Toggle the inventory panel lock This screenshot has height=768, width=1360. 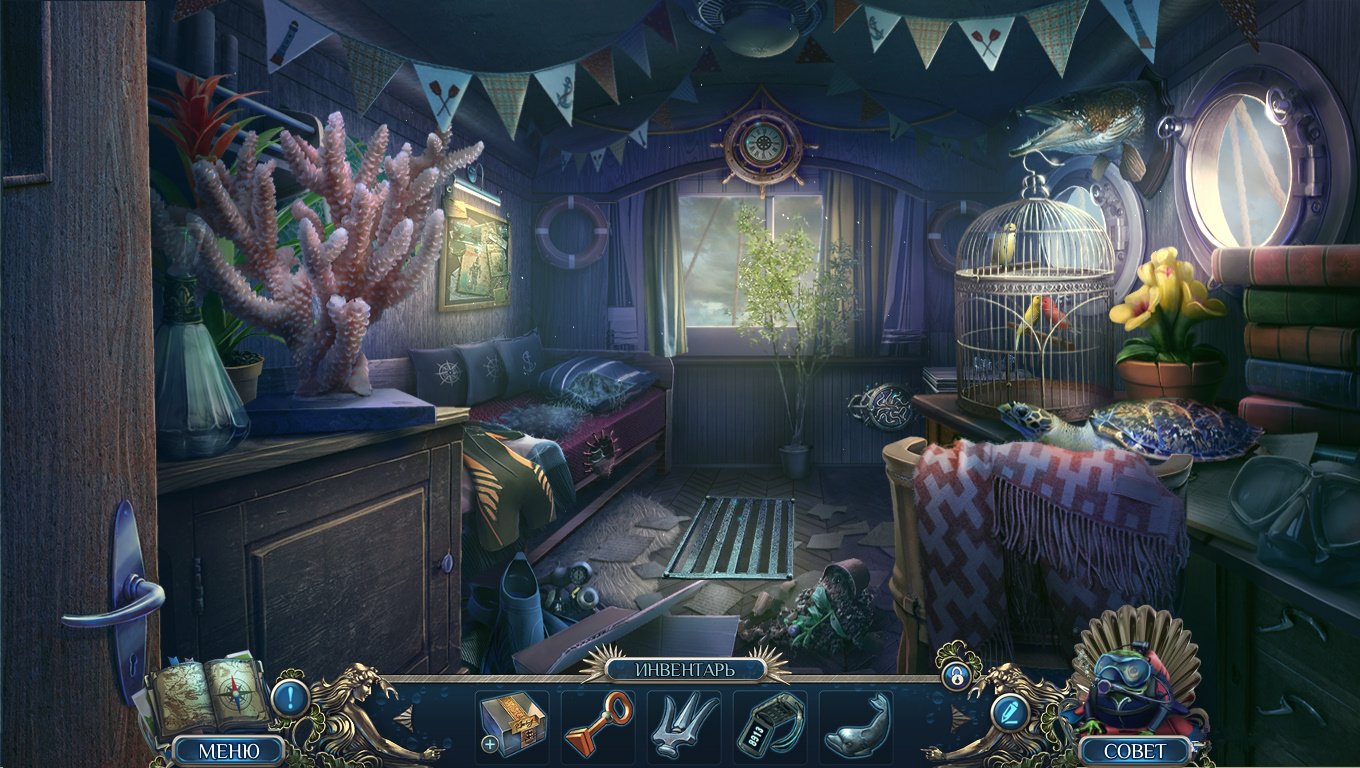click(x=954, y=675)
